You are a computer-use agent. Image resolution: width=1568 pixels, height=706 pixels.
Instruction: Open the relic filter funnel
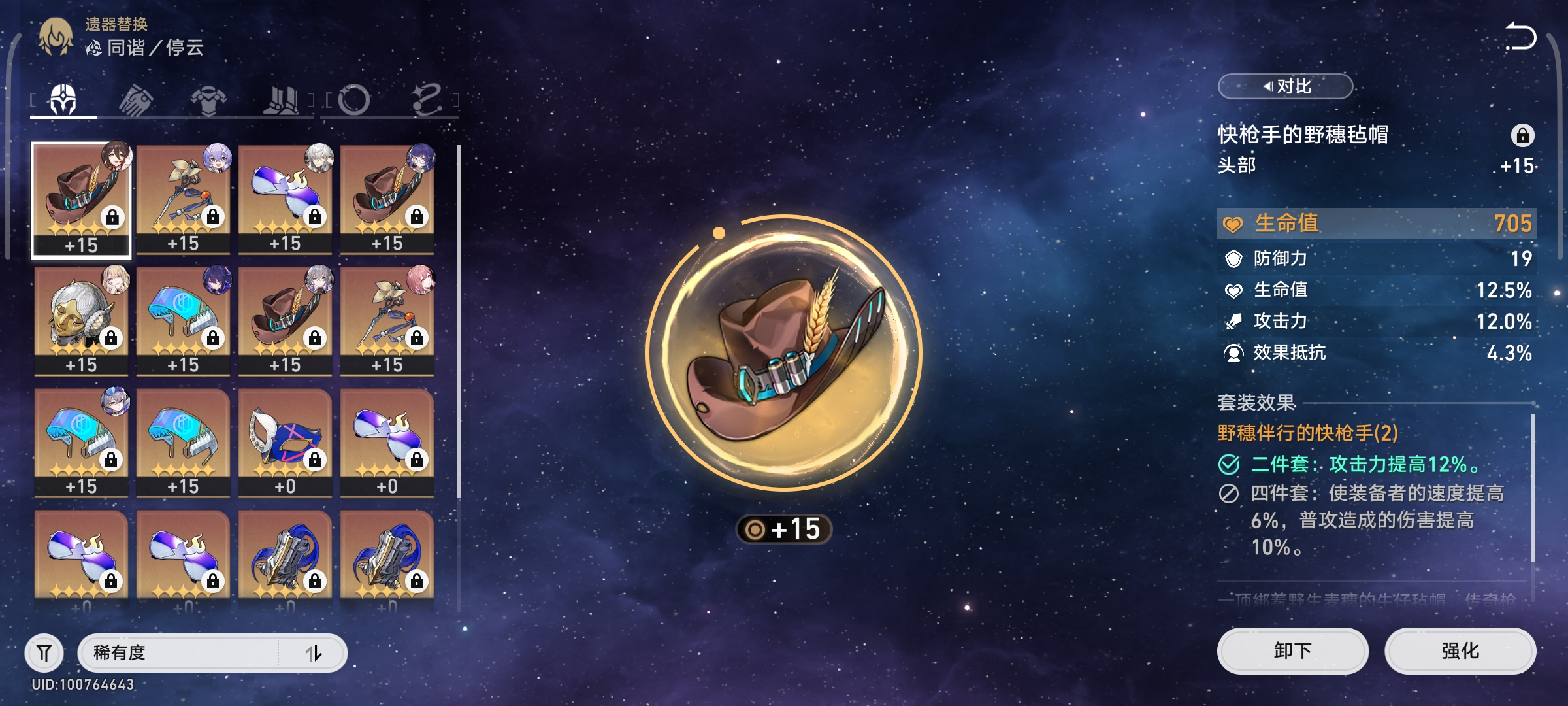[x=44, y=652]
